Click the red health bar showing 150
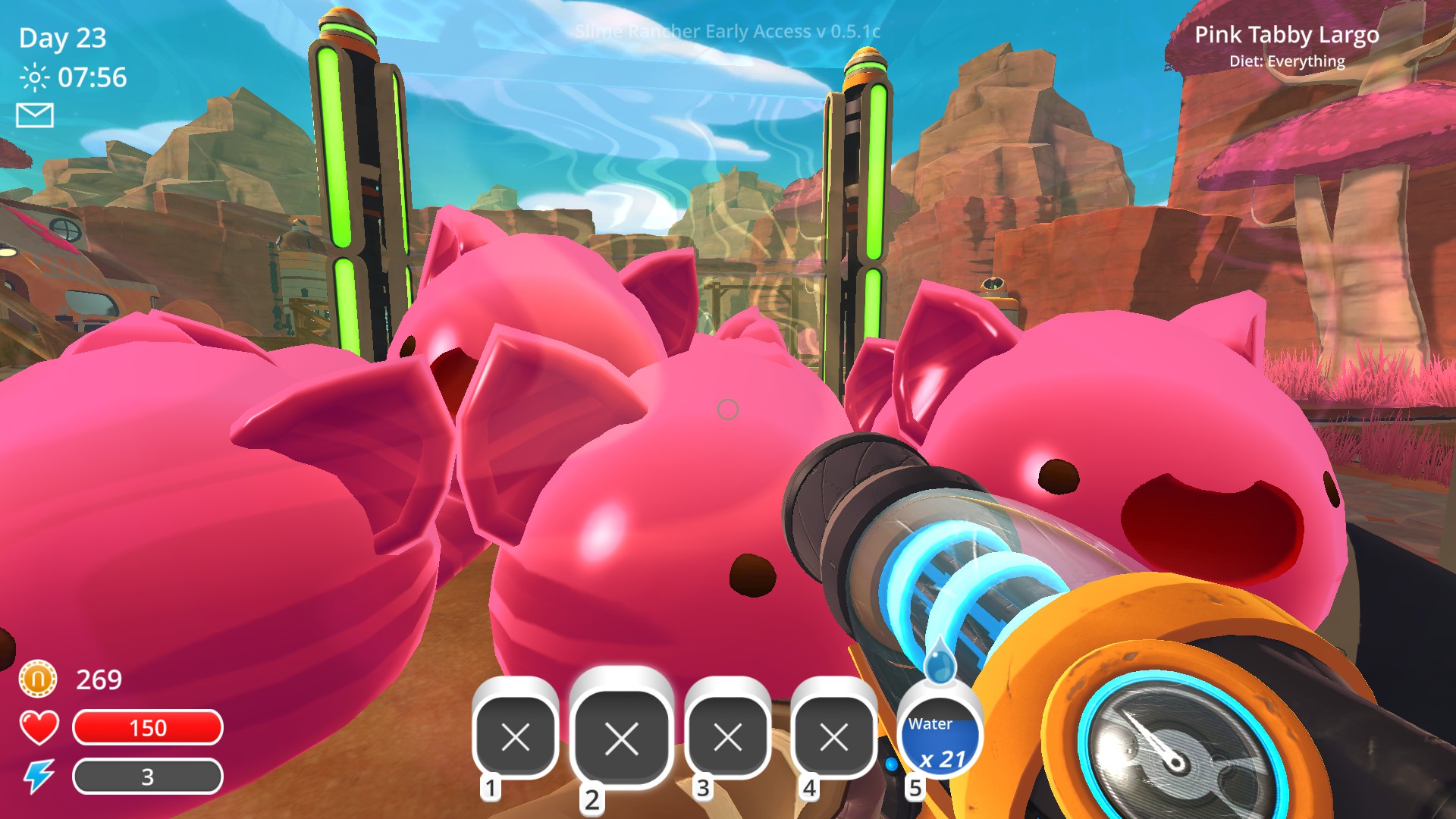The image size is (1456, 819). point(149,728)
